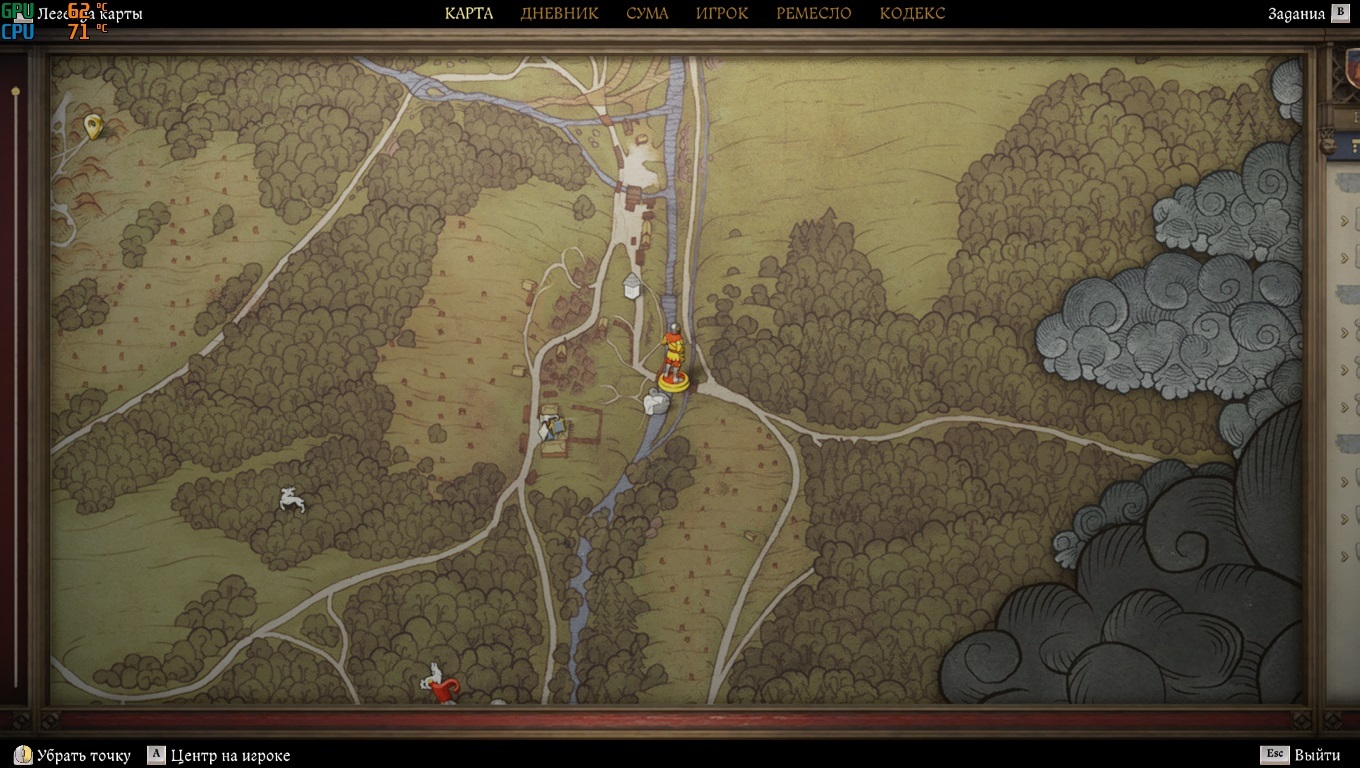This screenshot has height=768, width=1360.
Task: Switch to the ИГРОК player tab
Action: click(x=722, y=13)
